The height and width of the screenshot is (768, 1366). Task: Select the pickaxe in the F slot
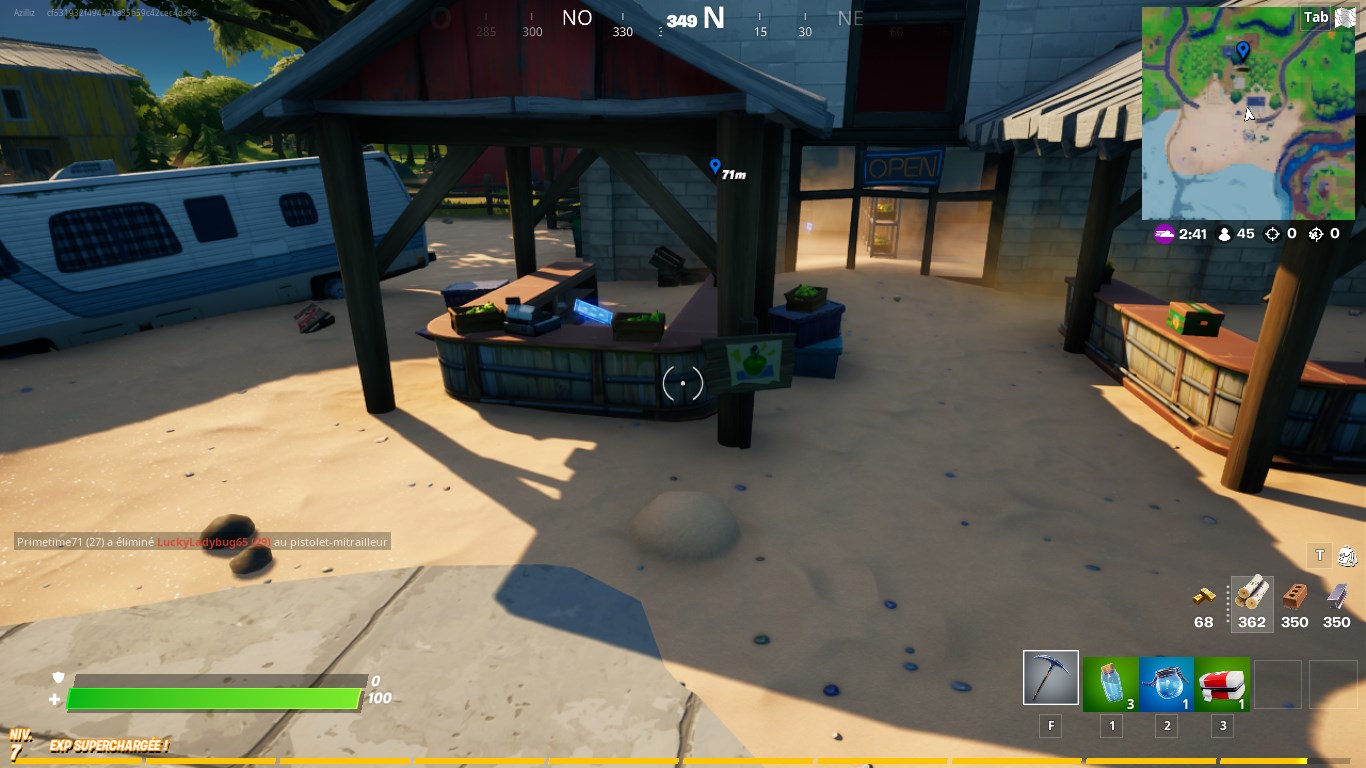[1049, 677]
